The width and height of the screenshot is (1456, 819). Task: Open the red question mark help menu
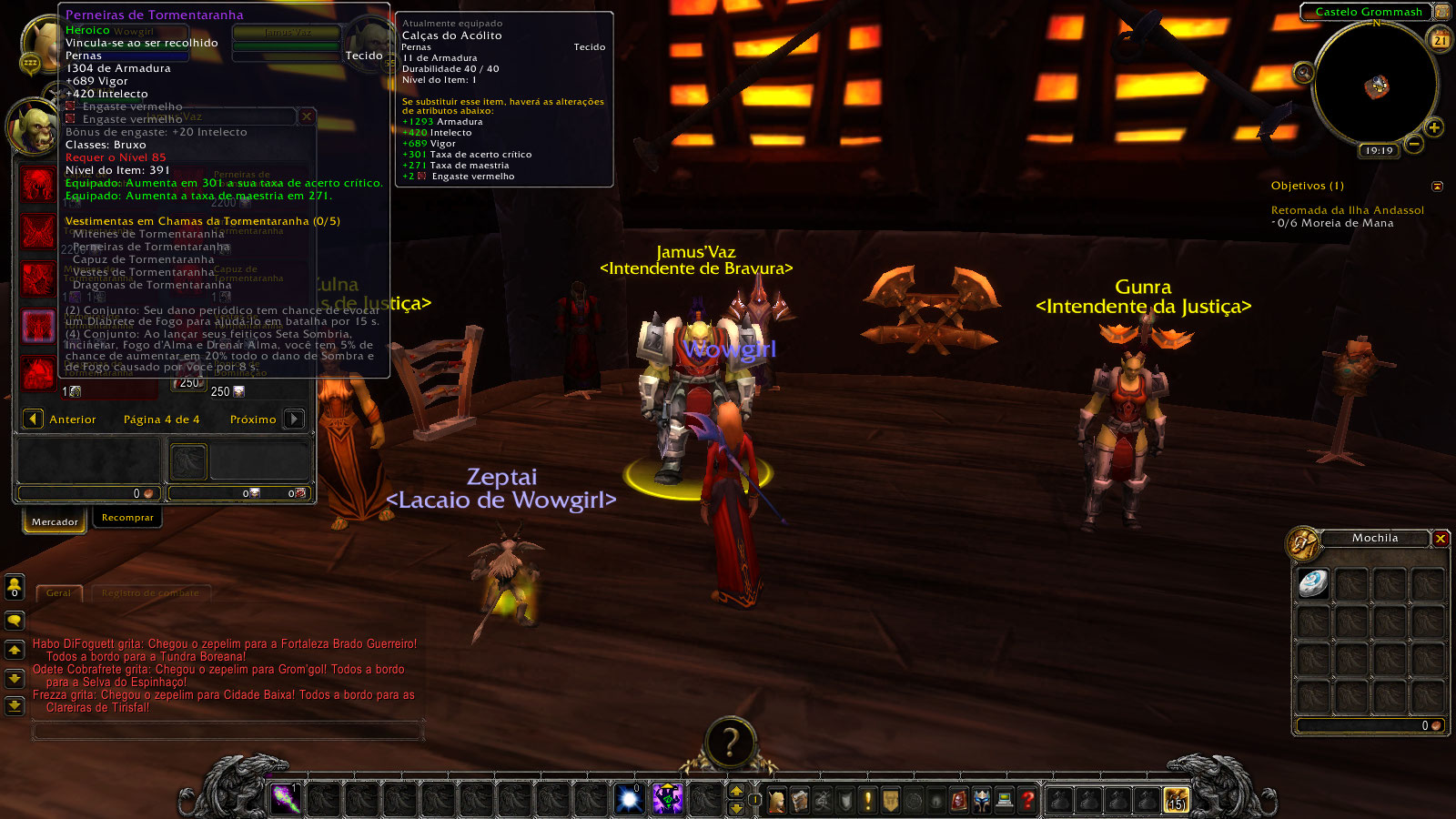click(1027, 800)
